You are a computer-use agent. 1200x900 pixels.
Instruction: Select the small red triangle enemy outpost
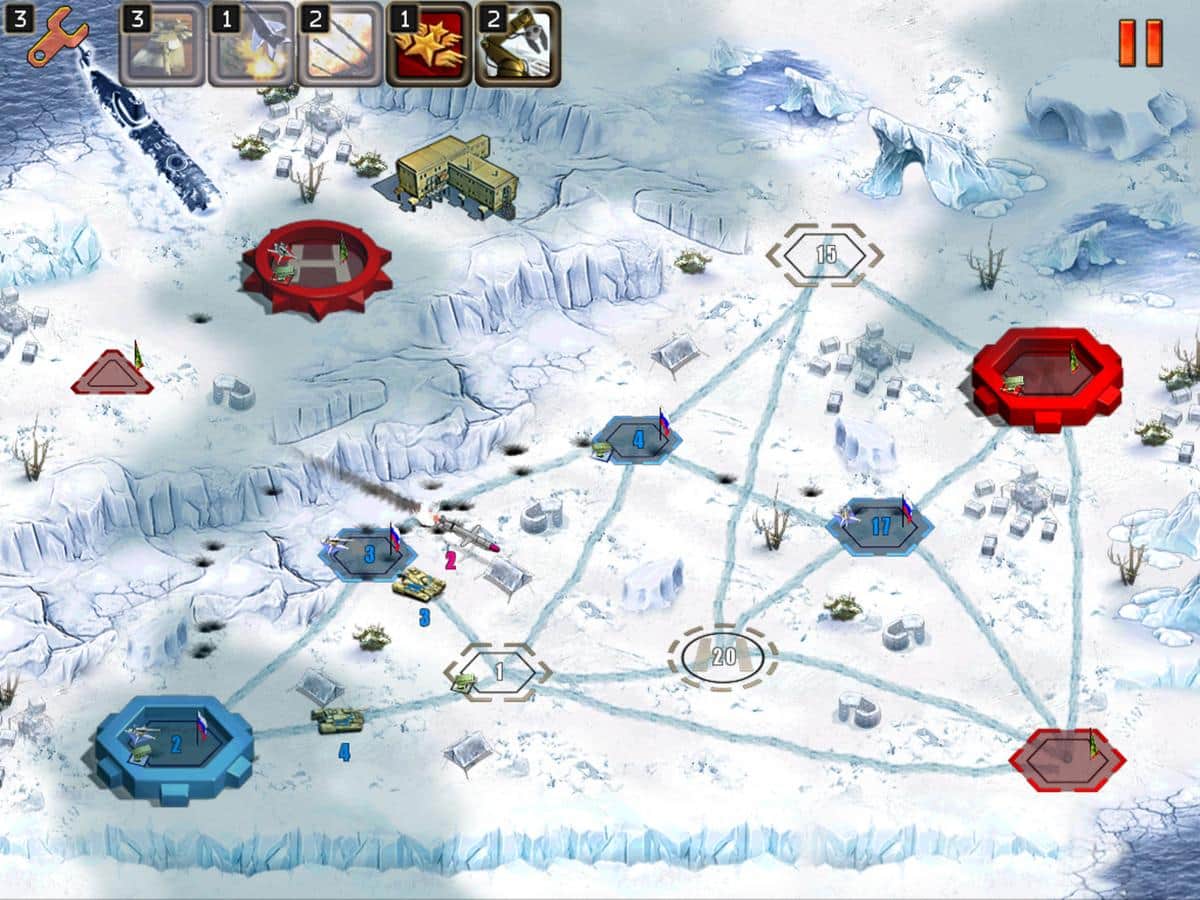tap(112, 374)
